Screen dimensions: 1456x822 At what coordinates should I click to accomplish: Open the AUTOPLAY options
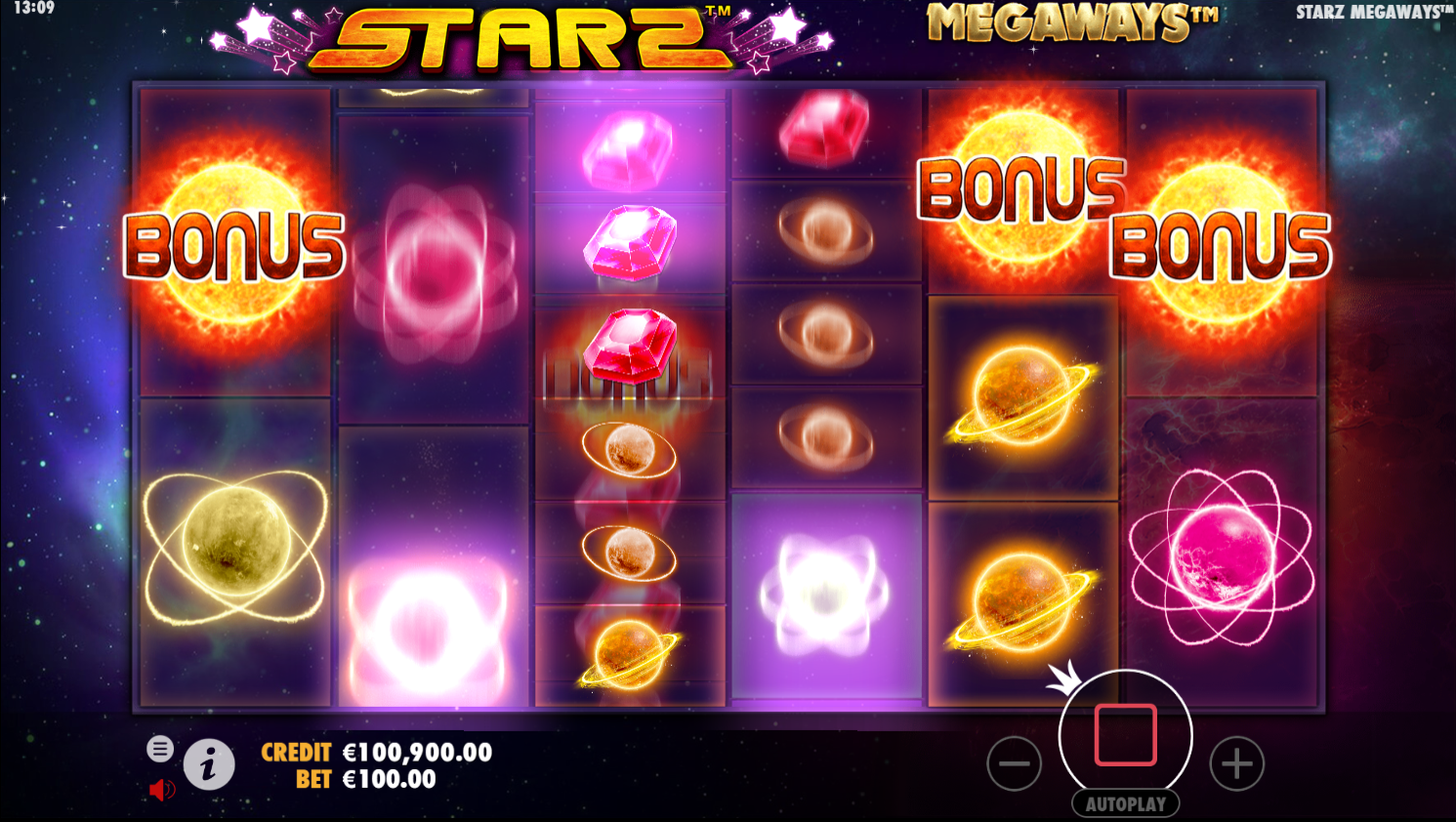pos(1125,804)
